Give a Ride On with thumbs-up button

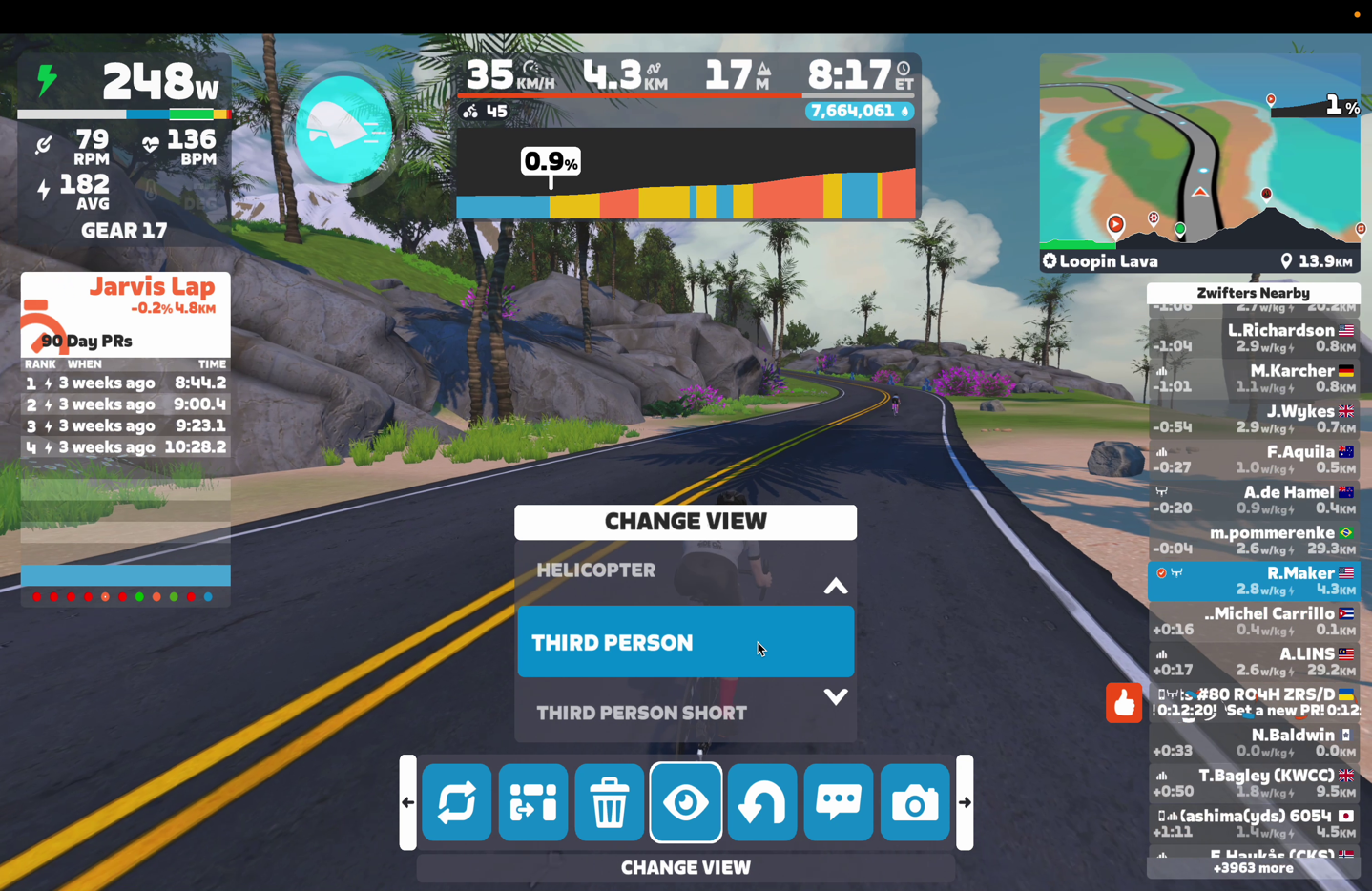click(x=1124, y=703)
